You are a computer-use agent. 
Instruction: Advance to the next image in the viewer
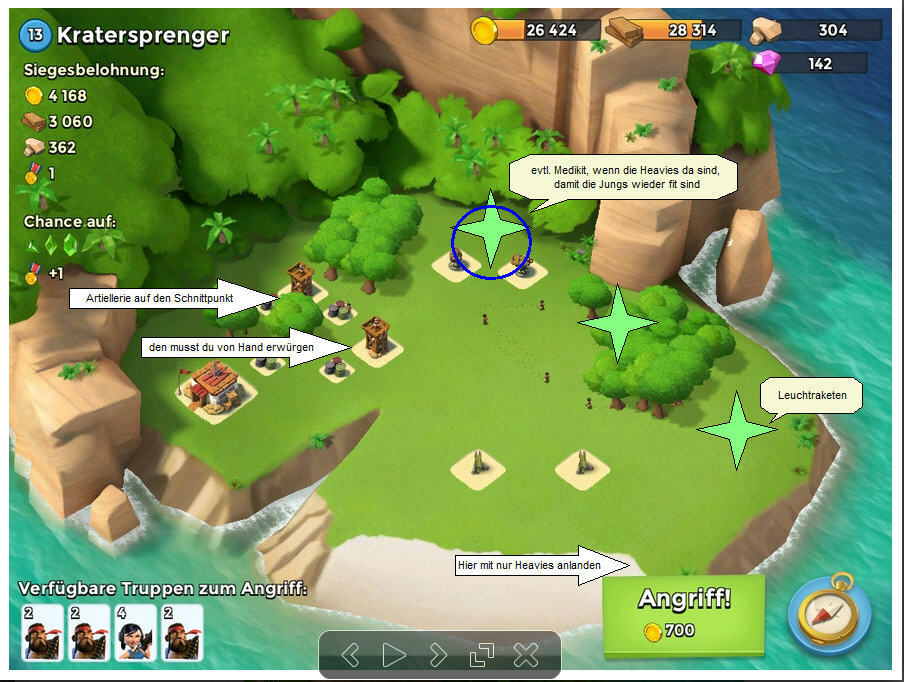[438, 655]
